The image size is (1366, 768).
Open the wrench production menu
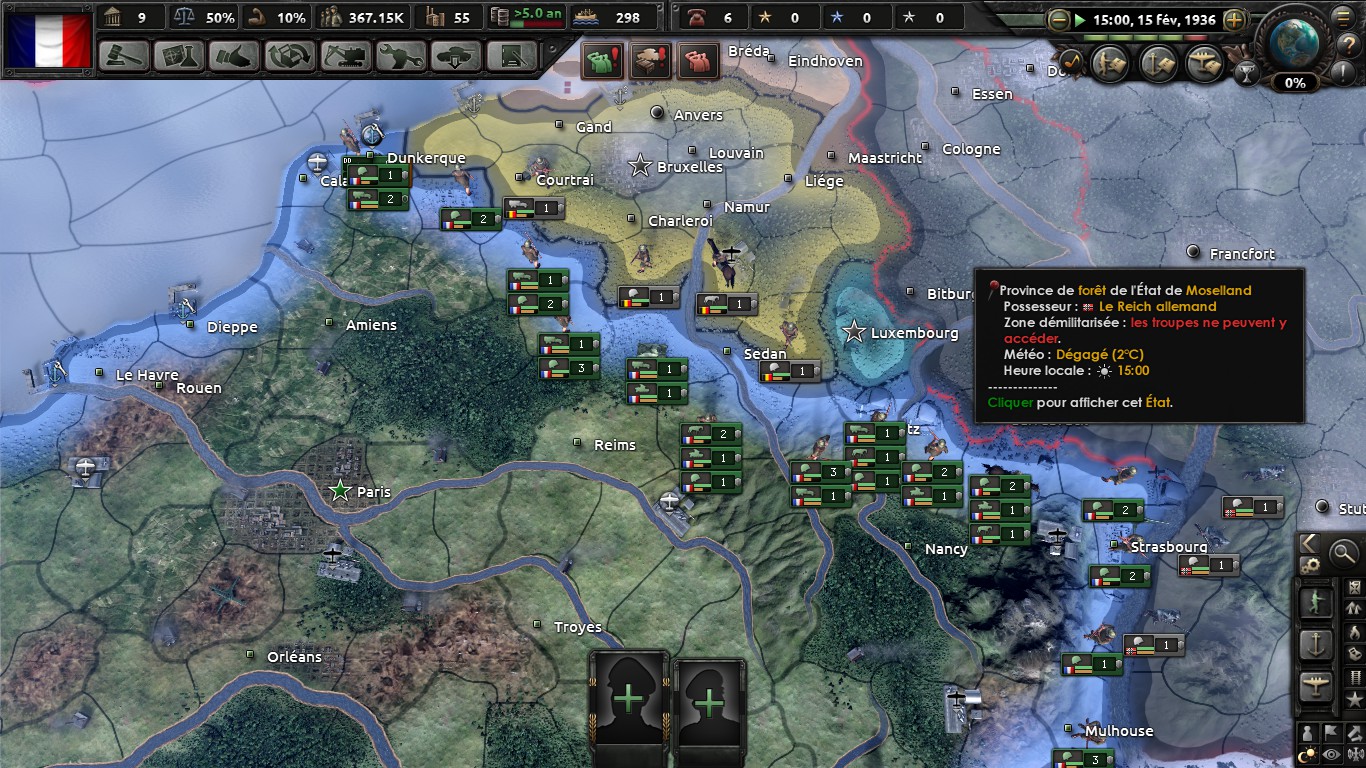point(401,55)
